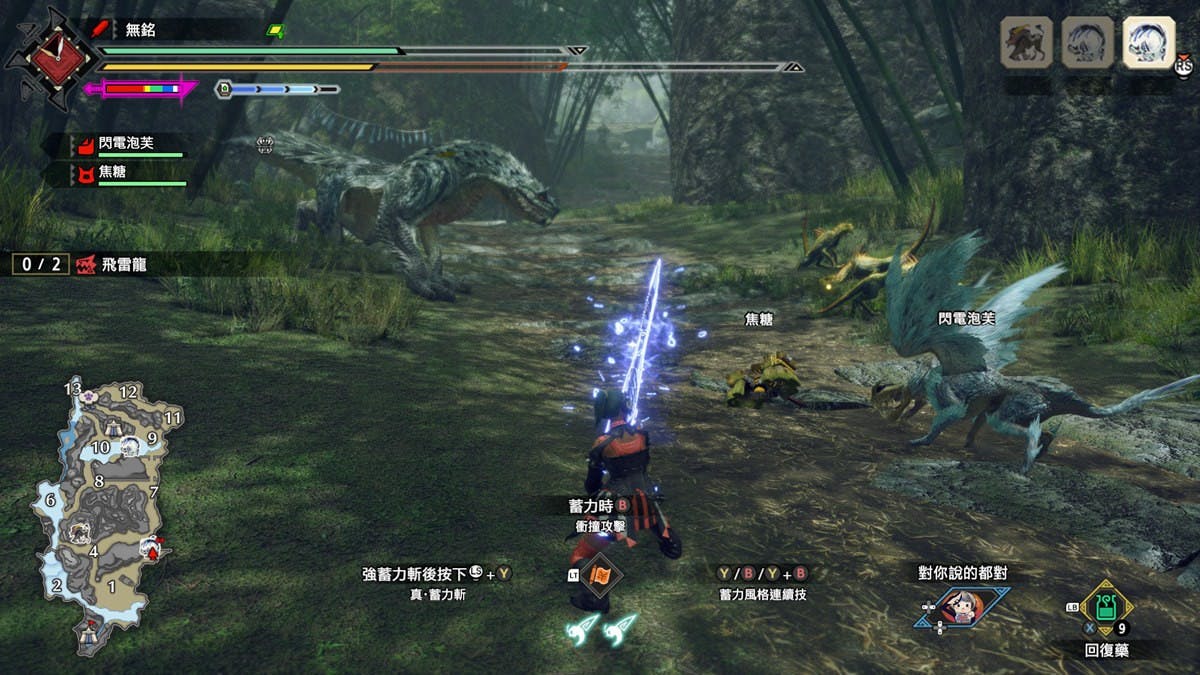Click the sub-camp tent marker on the minimap
The image size is (1200, 675).
[x=113, y=427]
